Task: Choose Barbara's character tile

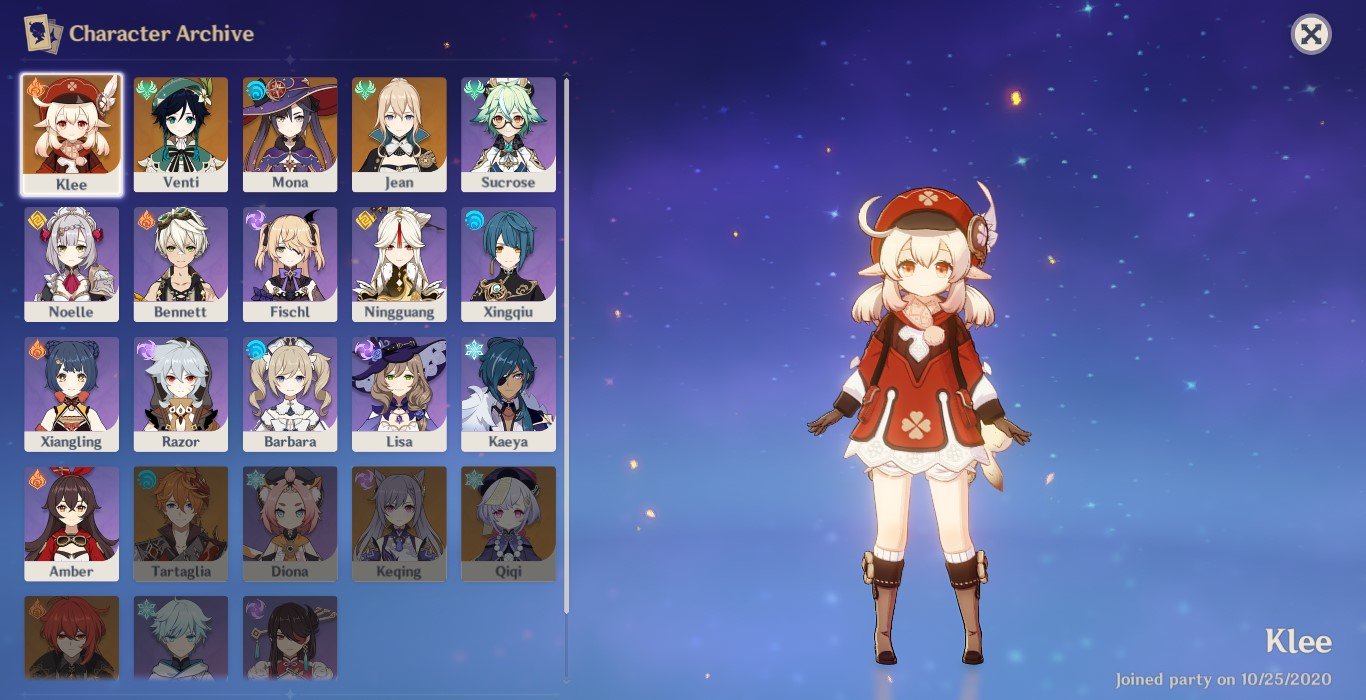Action: pos(290,394)
